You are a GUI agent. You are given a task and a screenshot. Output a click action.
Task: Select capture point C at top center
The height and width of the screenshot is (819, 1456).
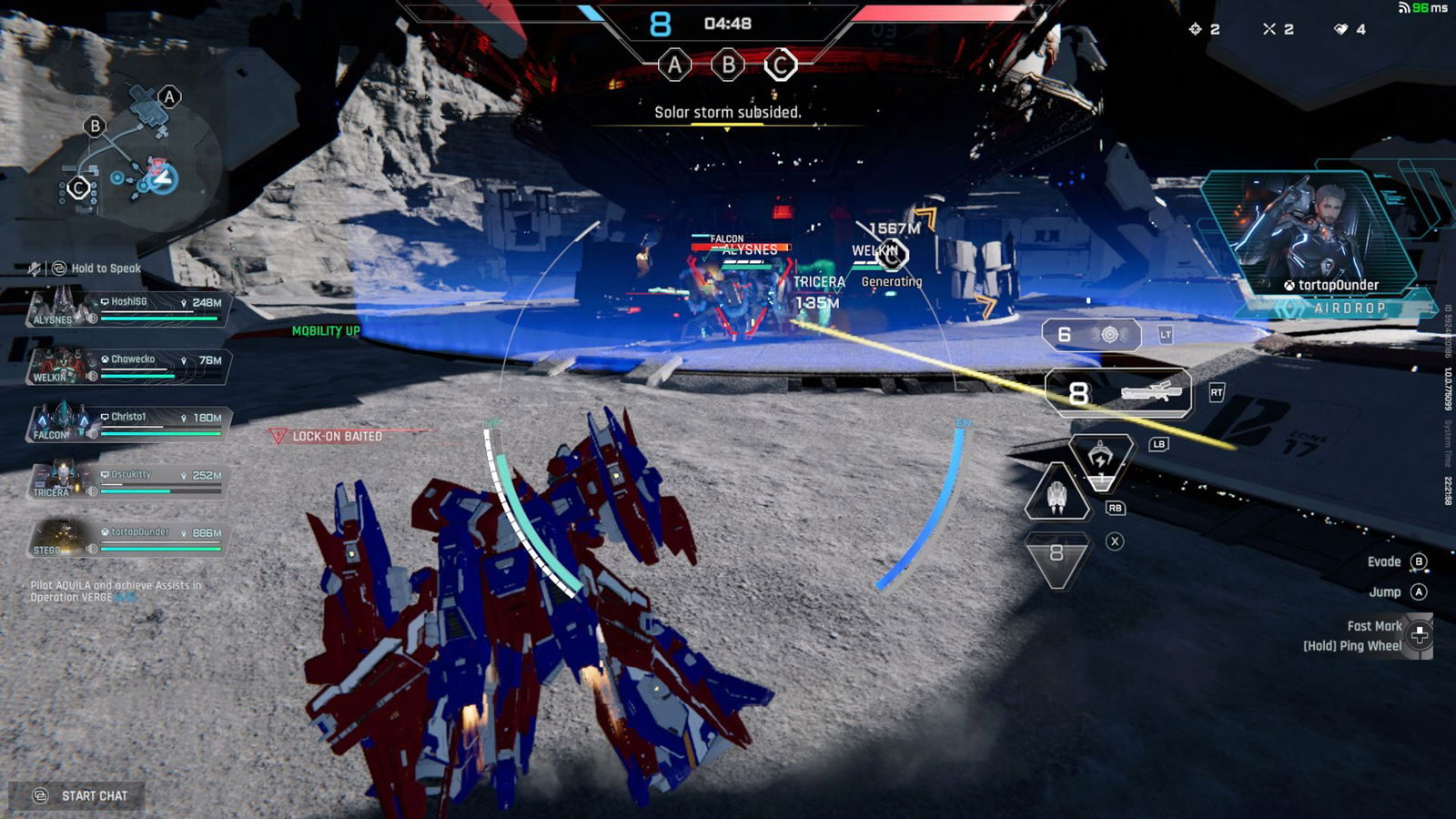(x=780, y=66)
